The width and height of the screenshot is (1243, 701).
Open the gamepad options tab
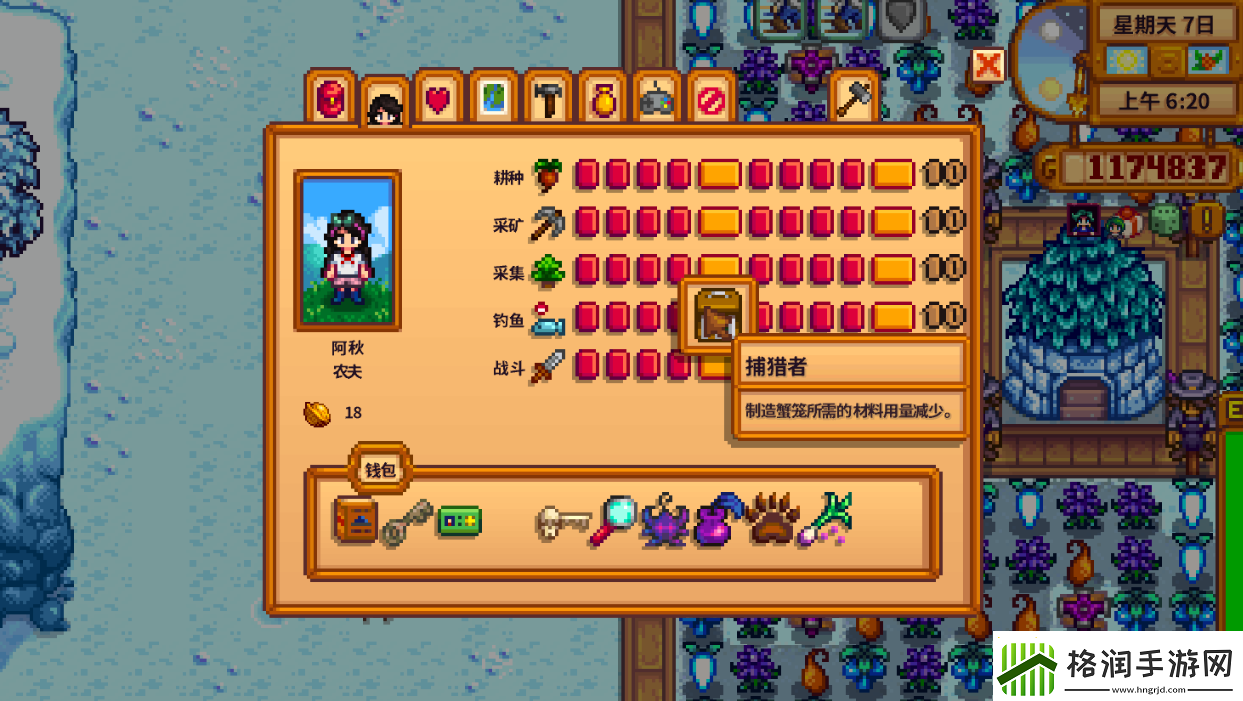coord(656,99)
